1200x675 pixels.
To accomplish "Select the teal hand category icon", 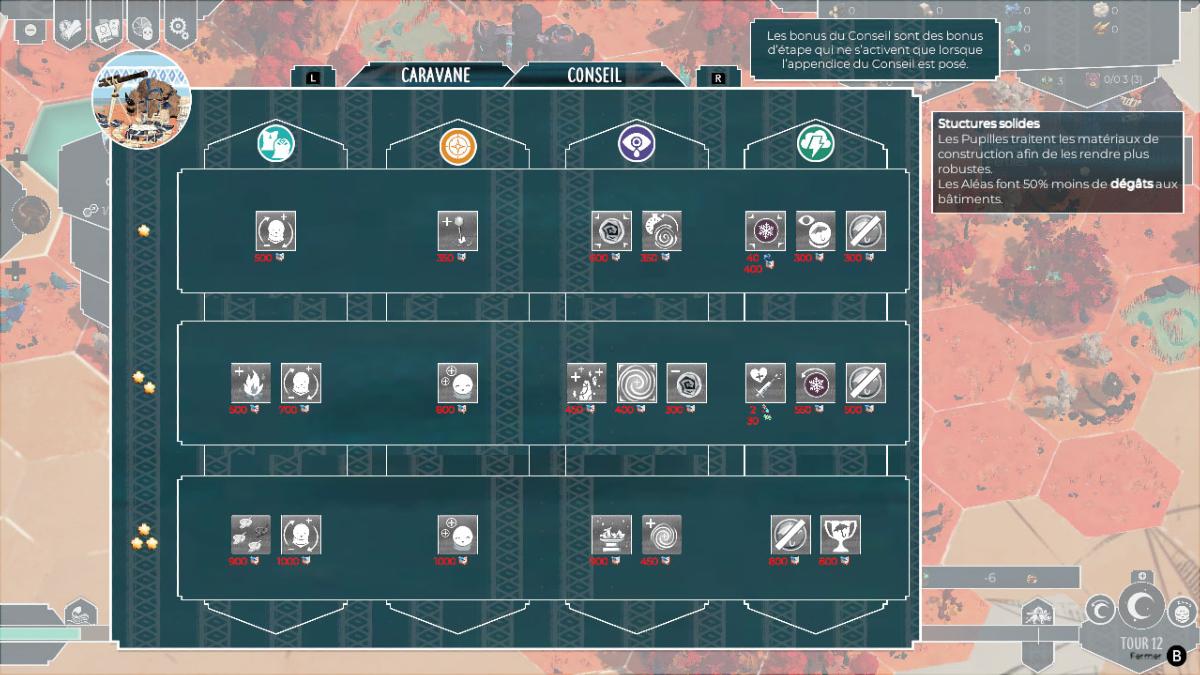I will click(x=276, y=146).
